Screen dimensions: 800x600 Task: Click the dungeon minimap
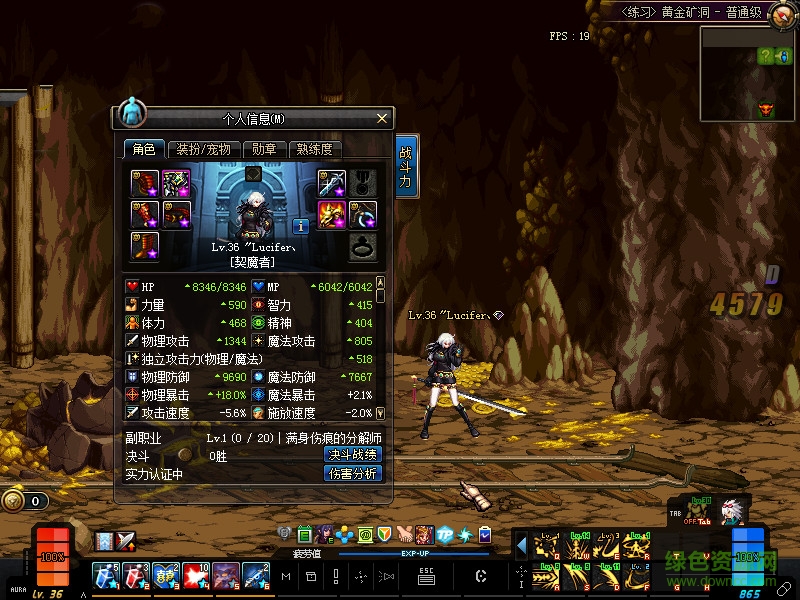pos(749,73)
